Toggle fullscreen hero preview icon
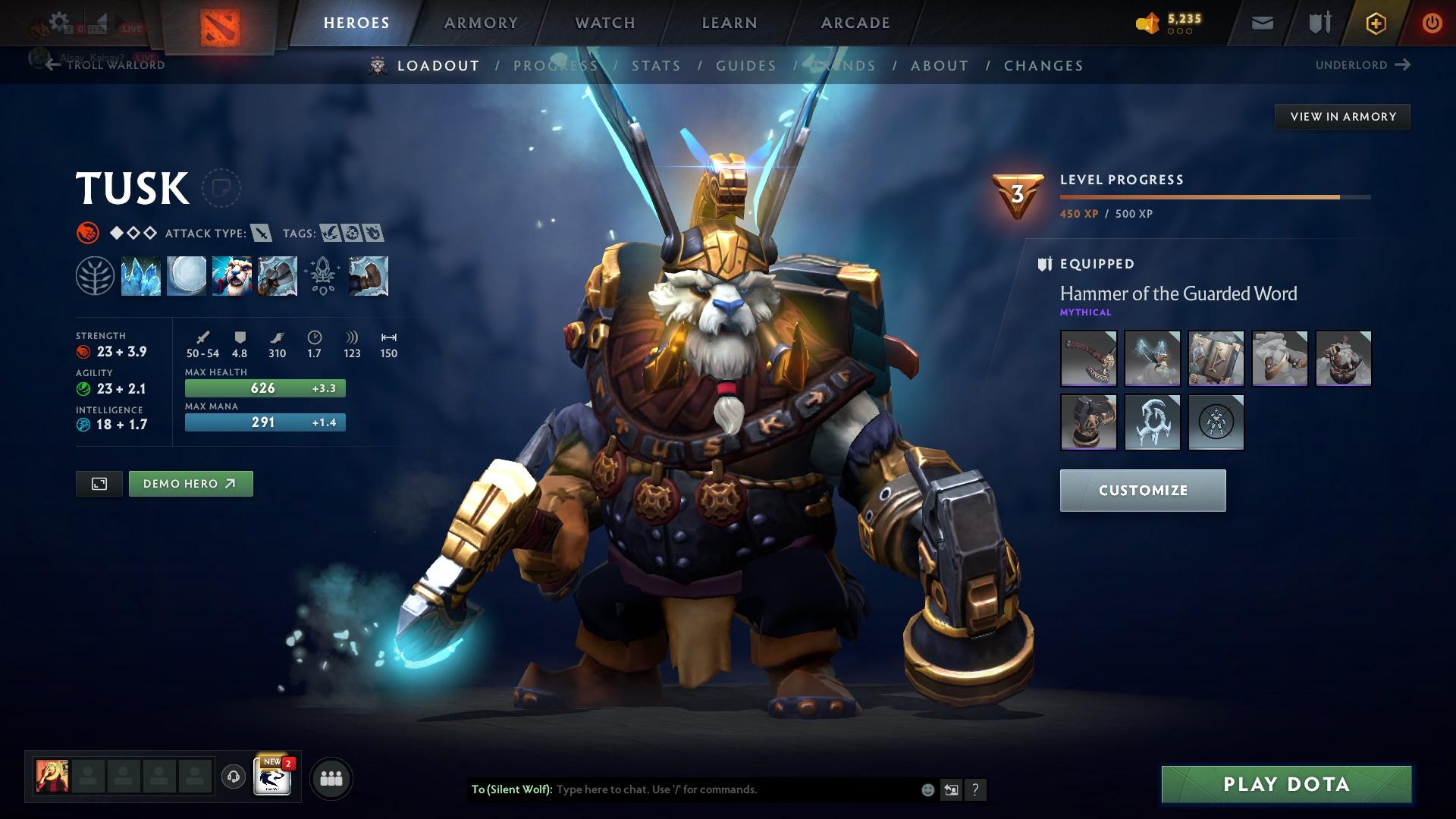1456x819 pixels. coord(100,483)
